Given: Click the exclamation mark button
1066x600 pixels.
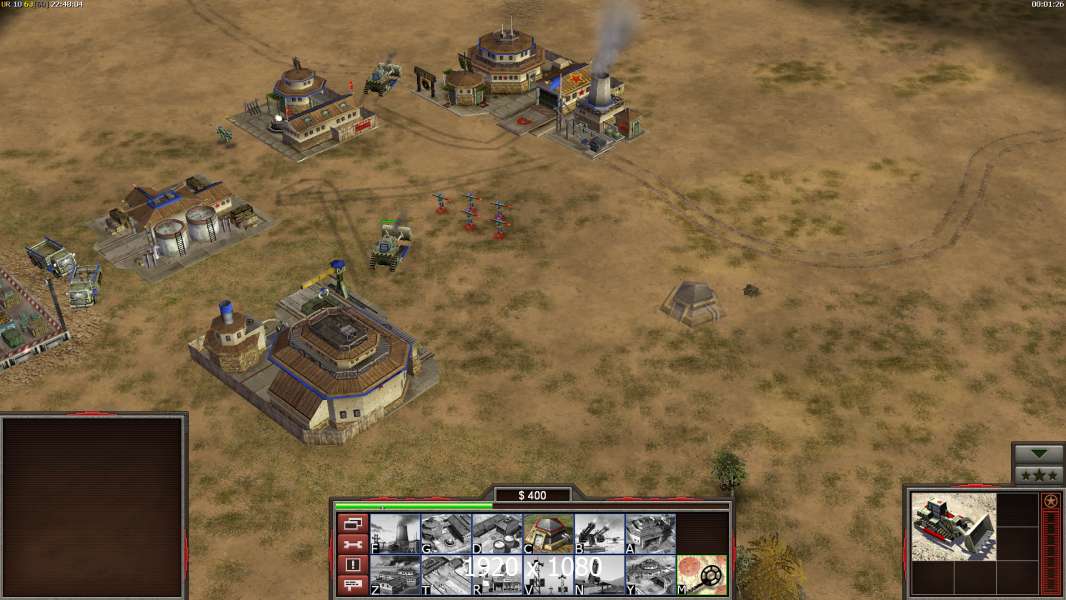Looking at the screenshot, I should [x=352, y=565].
